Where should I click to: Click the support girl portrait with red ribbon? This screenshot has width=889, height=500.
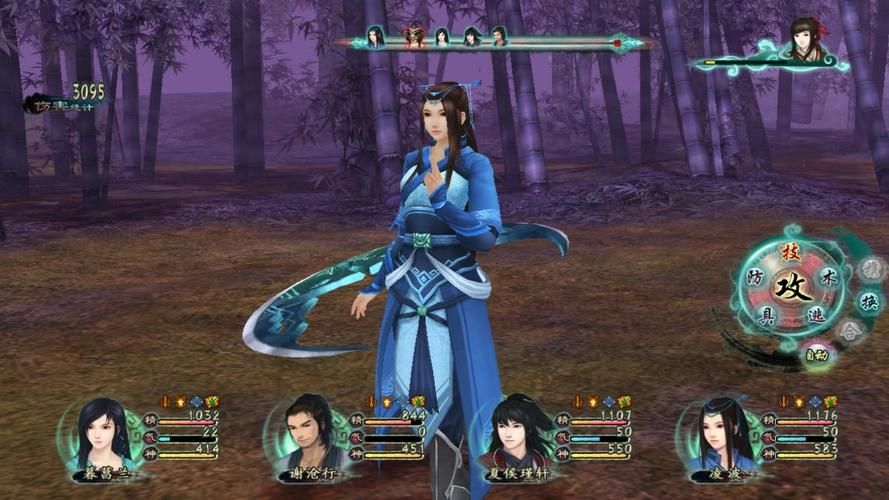click(x=803, y=40)
